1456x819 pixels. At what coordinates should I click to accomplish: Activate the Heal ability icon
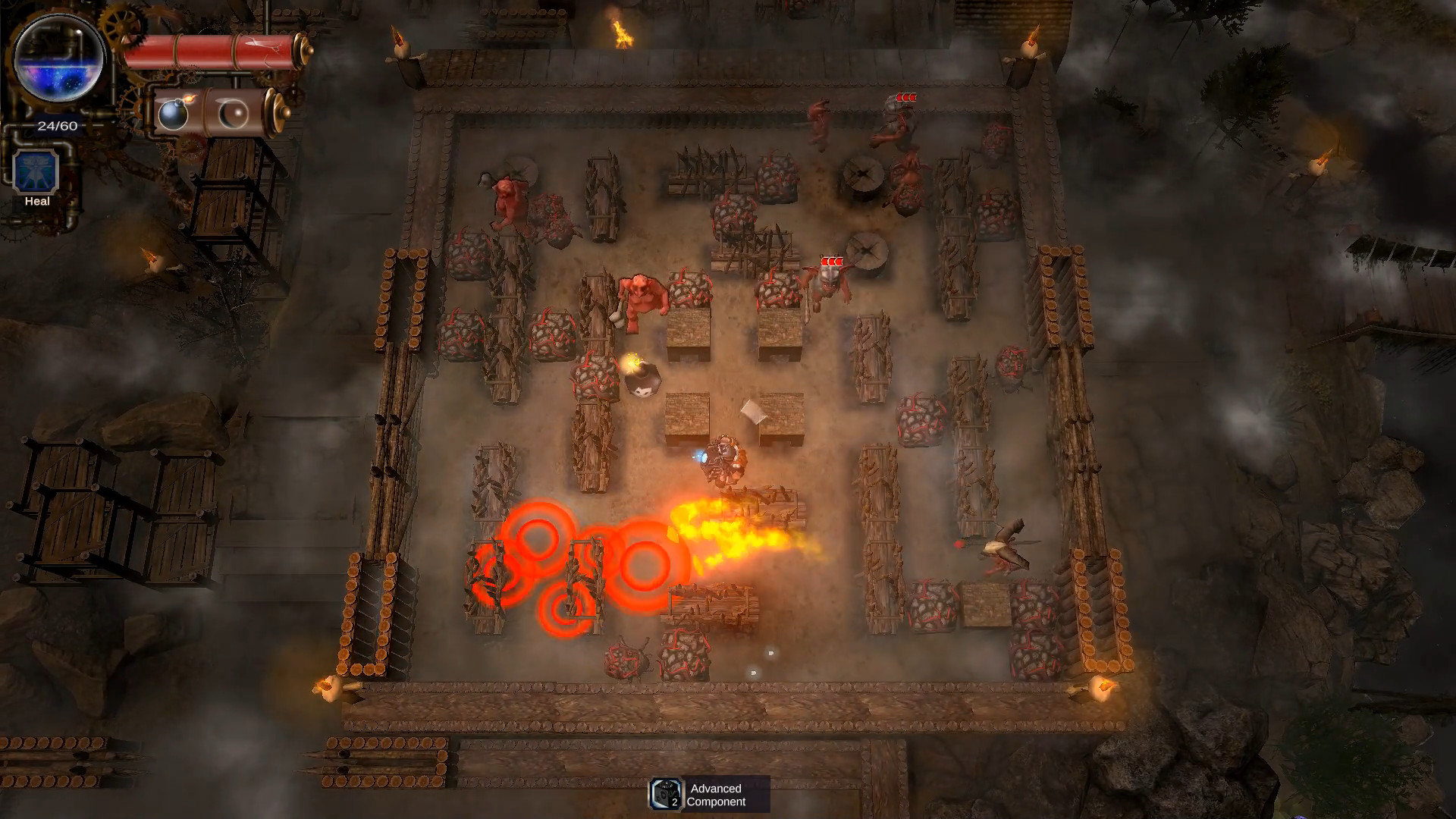point(36,171)
